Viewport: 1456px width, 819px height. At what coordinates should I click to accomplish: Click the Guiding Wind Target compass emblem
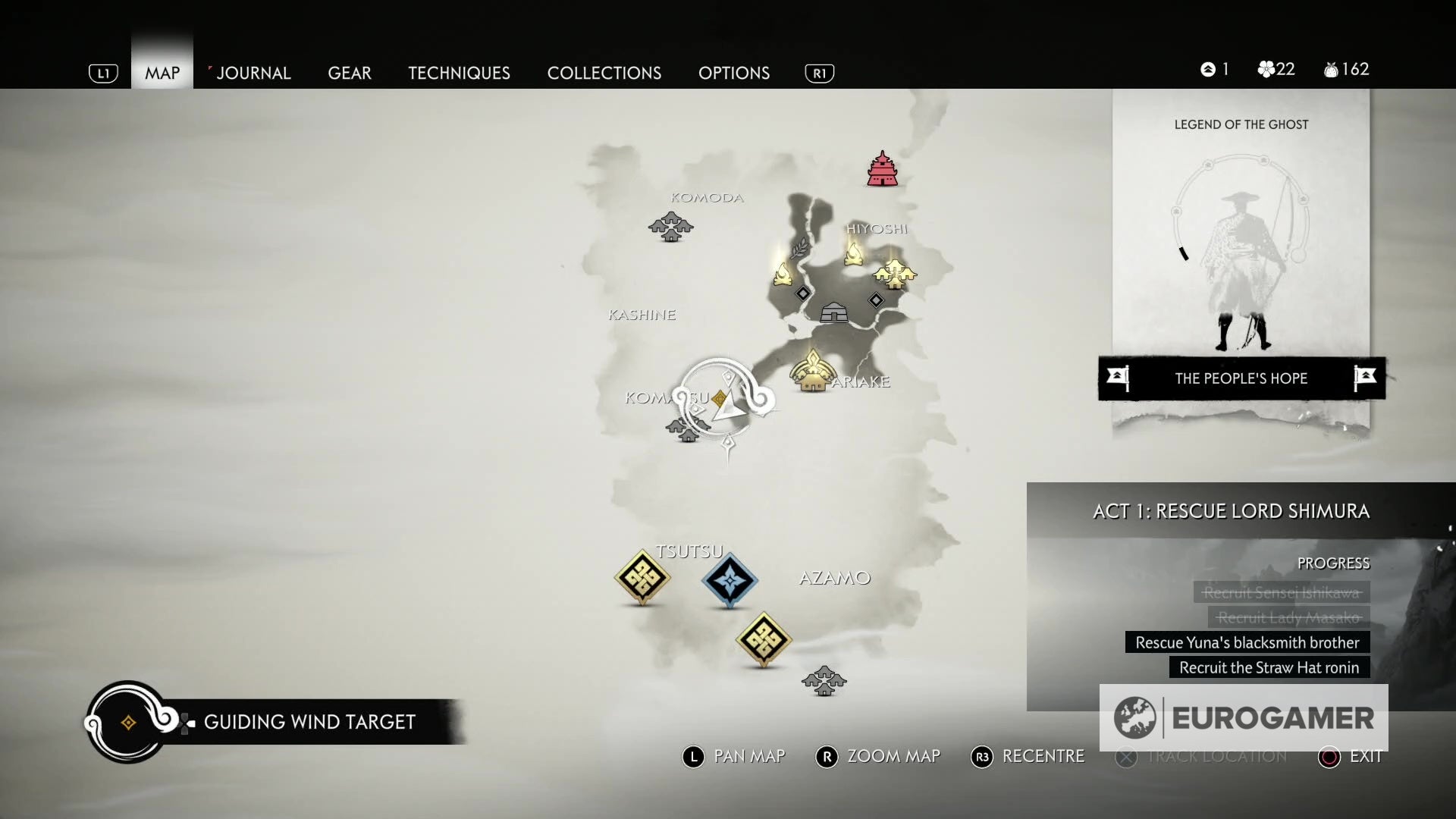125,721
